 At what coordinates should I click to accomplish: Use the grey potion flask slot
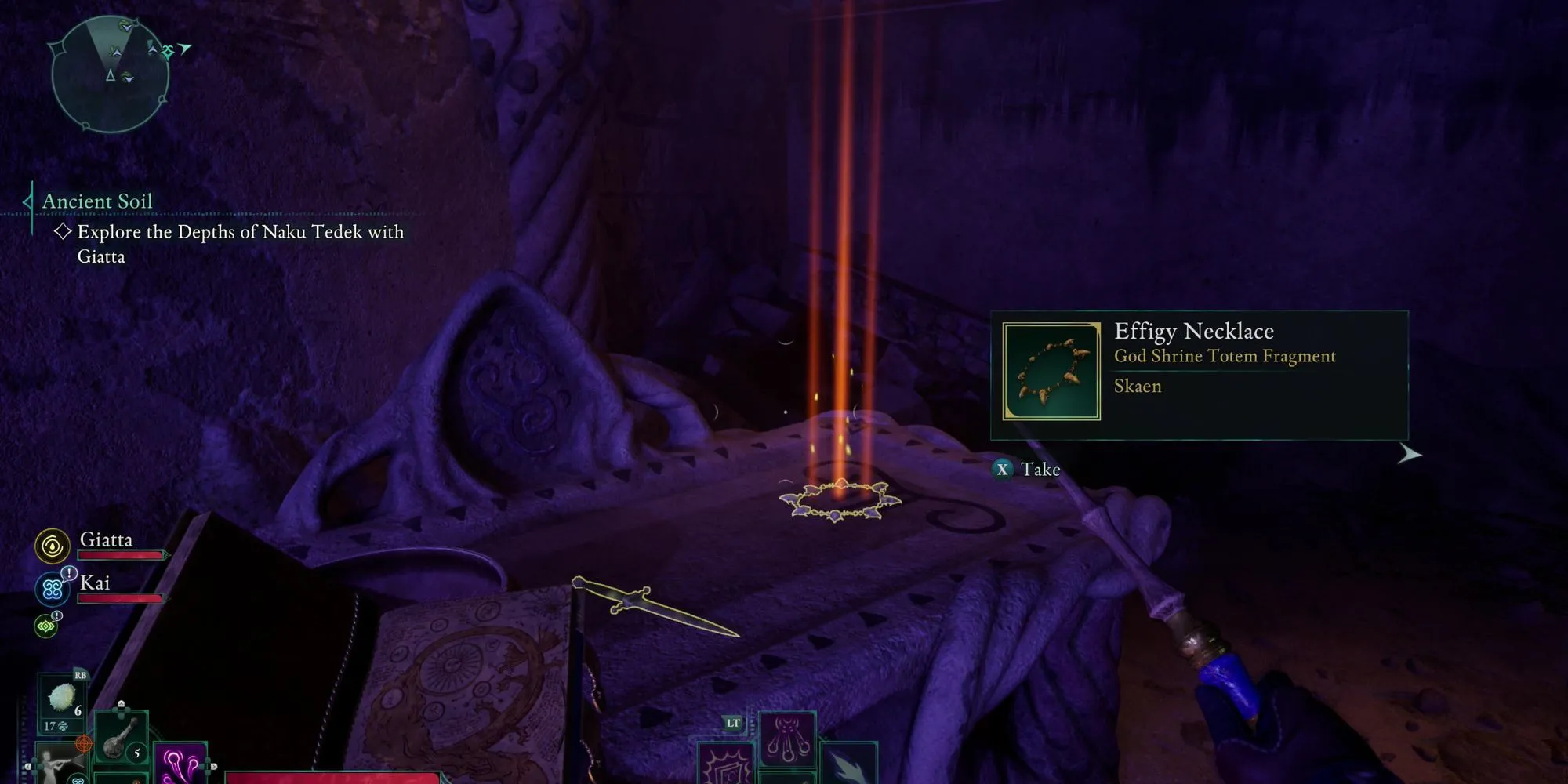pos(122,739)
